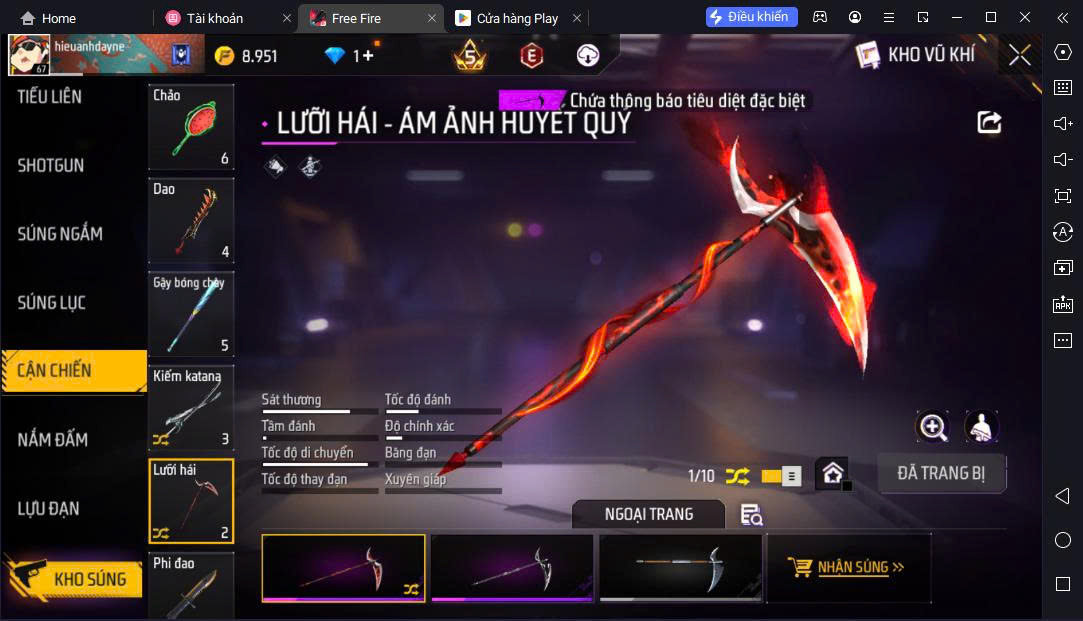
Task: Choose the purple scythe skin thumbnail
Action: 512,567
